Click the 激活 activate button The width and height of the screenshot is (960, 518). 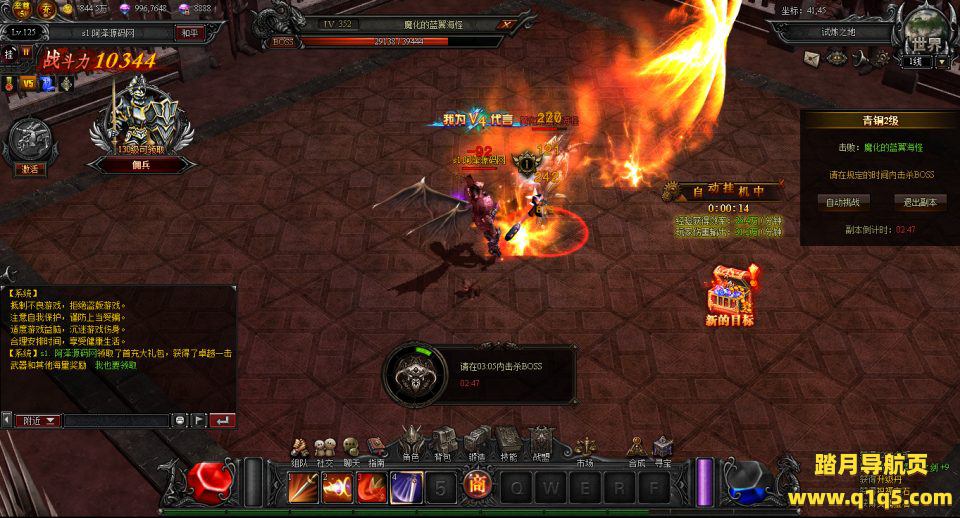click(31, 169)
